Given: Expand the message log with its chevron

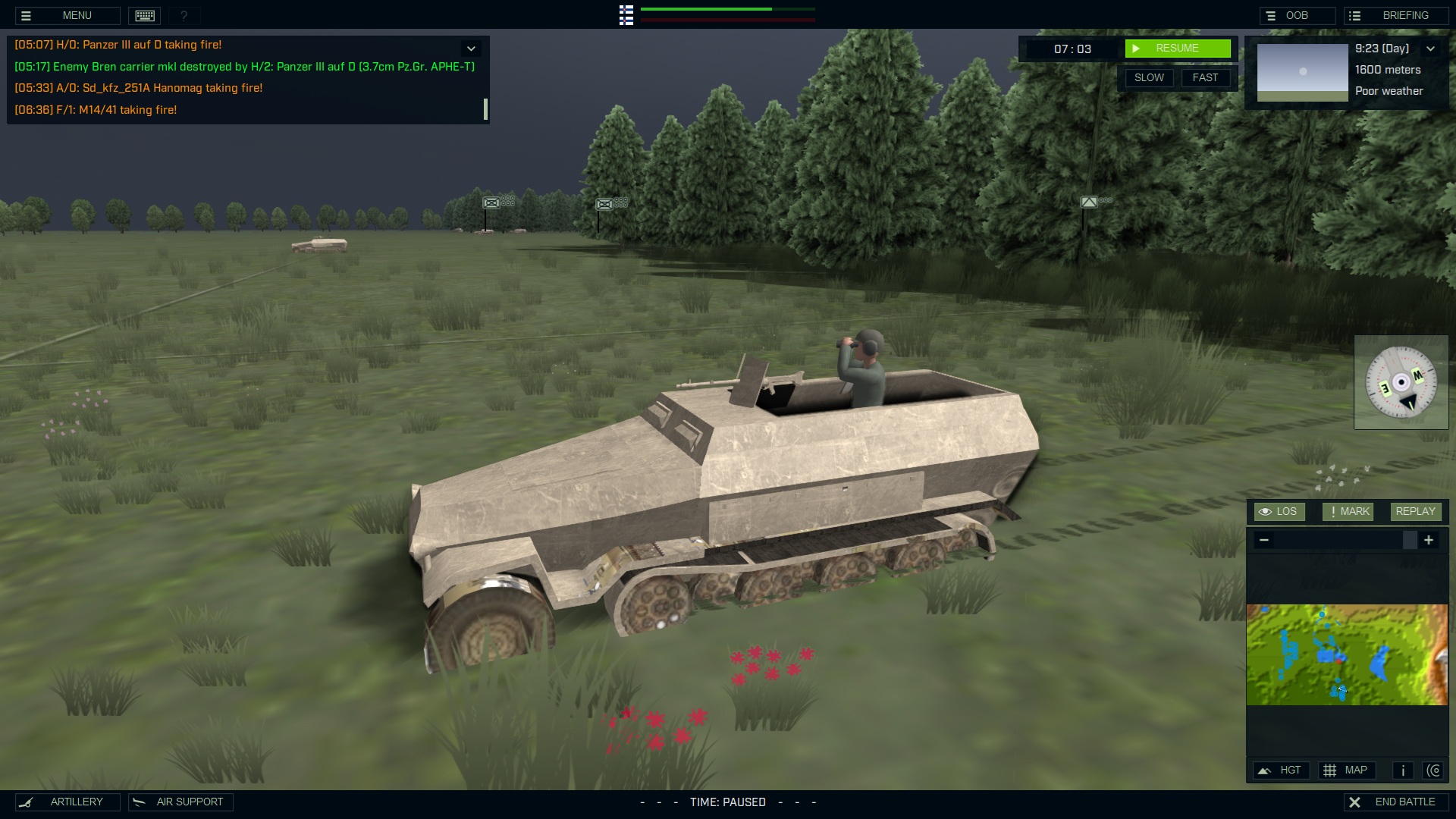Looking at the screenshot, I should (x=471, y=48).
